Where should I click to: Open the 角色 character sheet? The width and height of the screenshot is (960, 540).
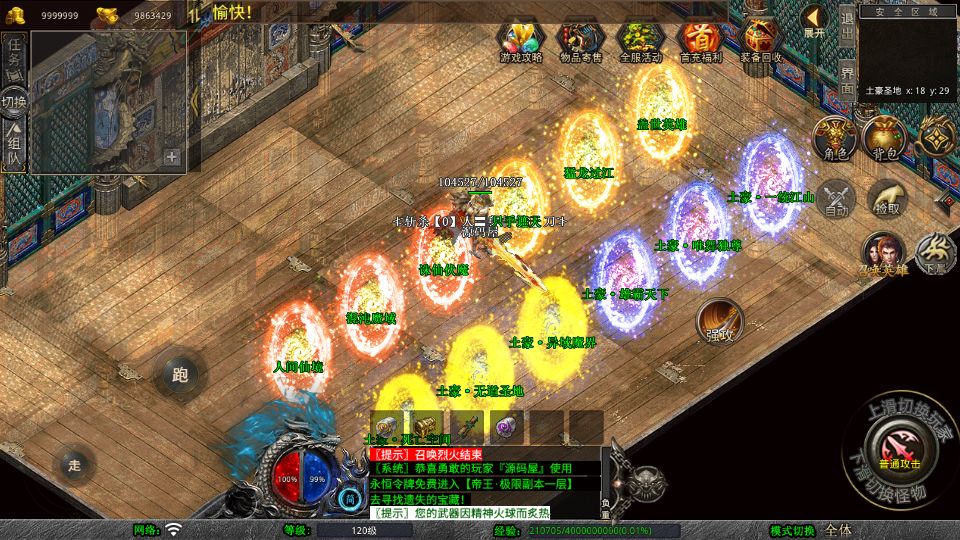pyautogui.click(x=834, y=137)
